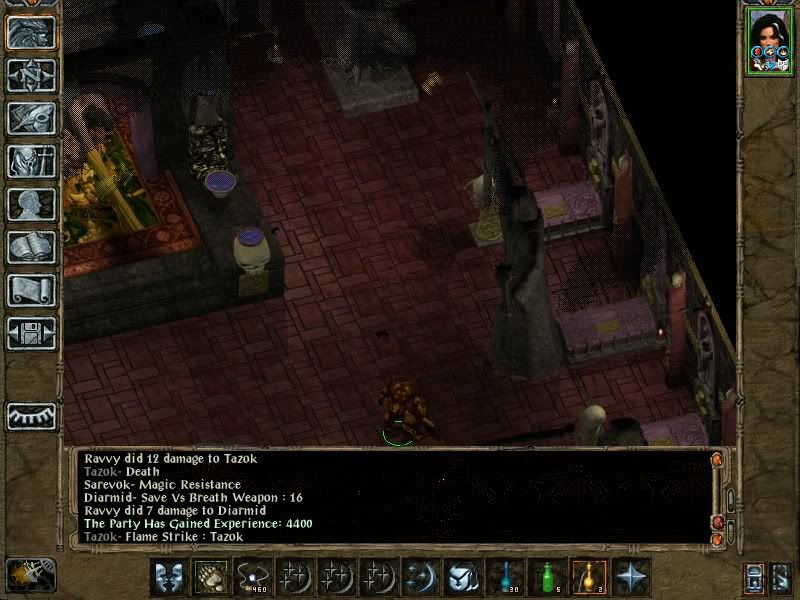
Task: Open the options floppy disk icon
Action: 31,333
